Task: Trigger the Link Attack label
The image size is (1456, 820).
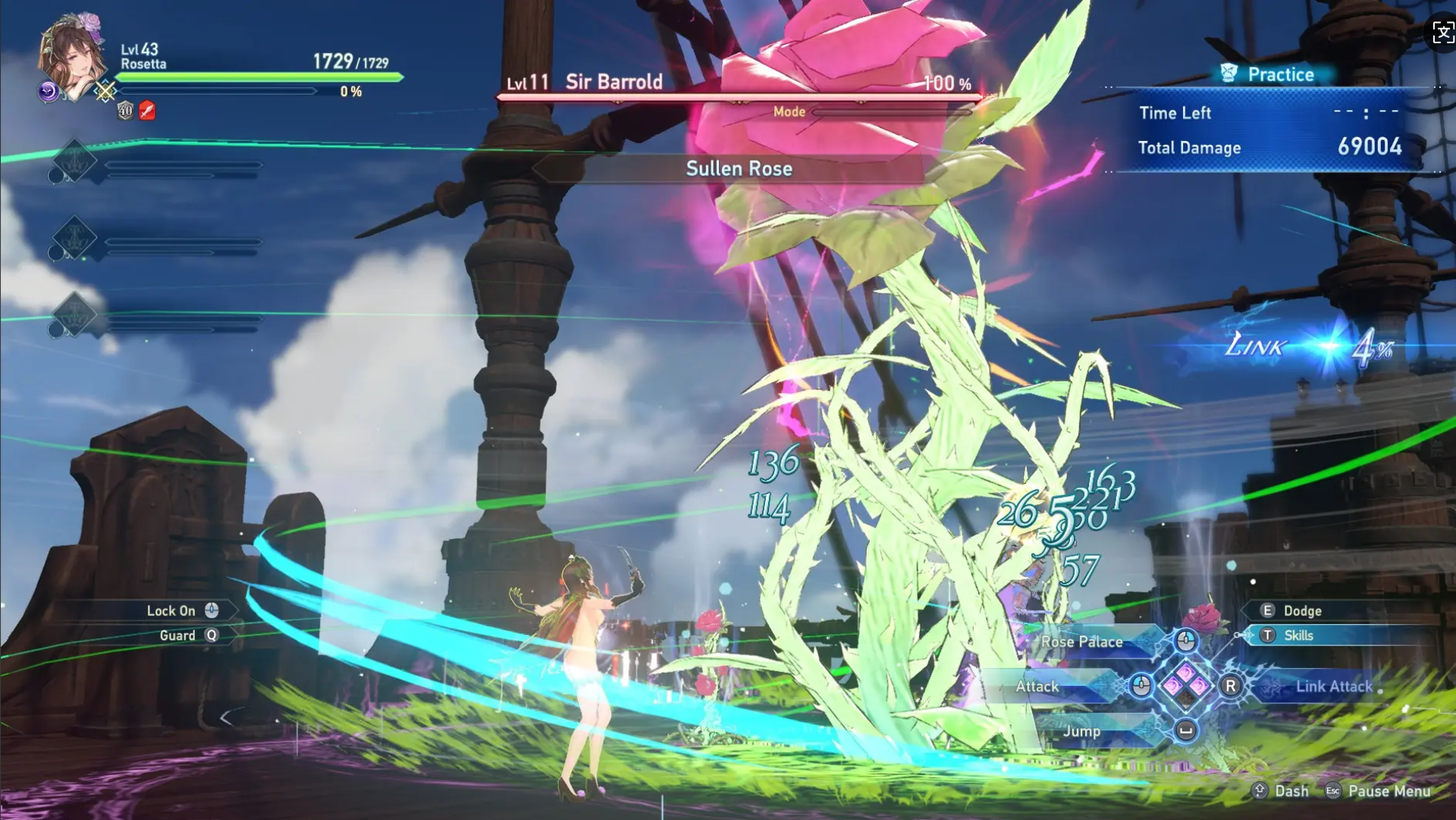Action: [1333, 686]
